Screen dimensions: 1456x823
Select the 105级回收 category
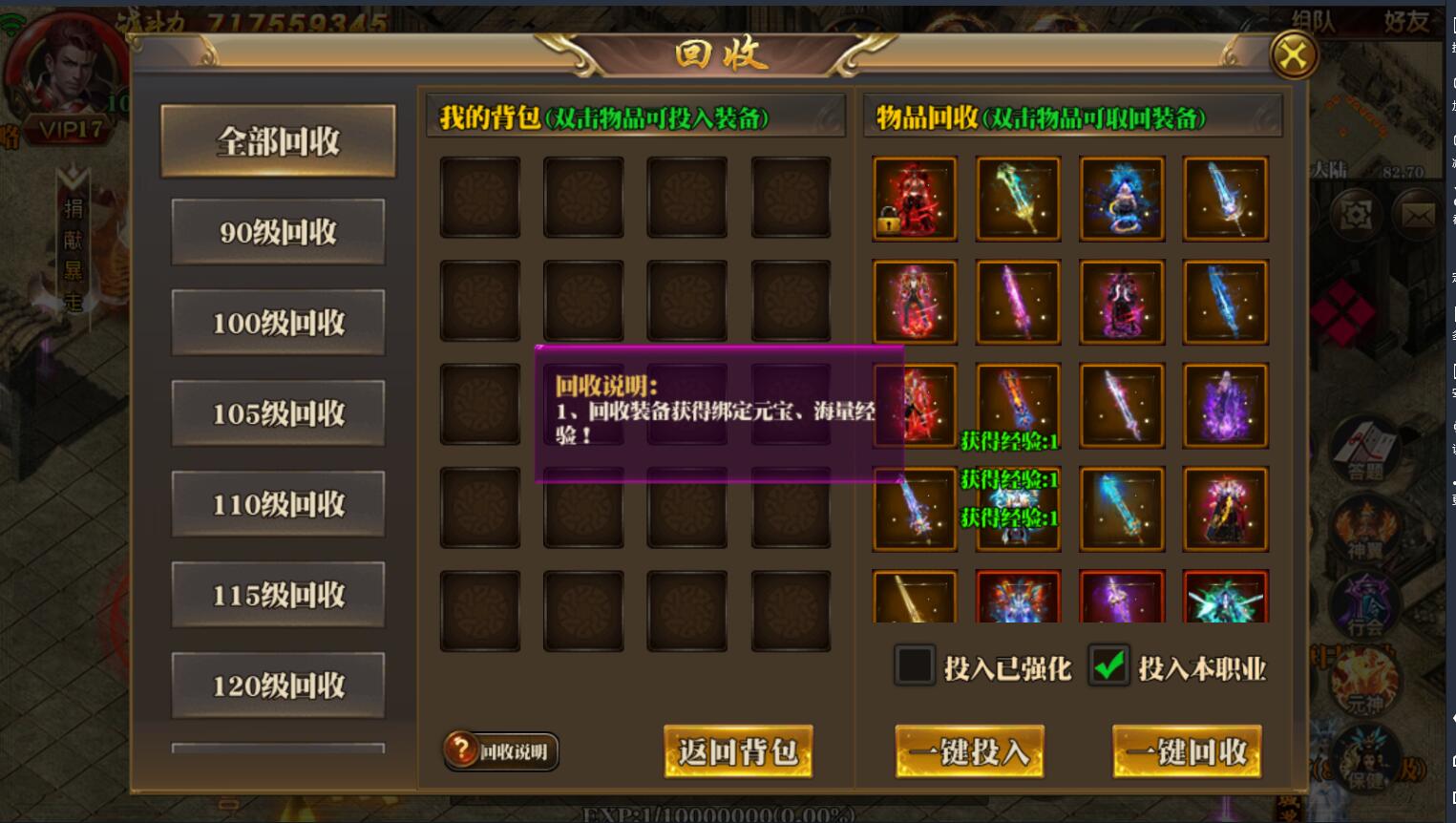(278, 412)
